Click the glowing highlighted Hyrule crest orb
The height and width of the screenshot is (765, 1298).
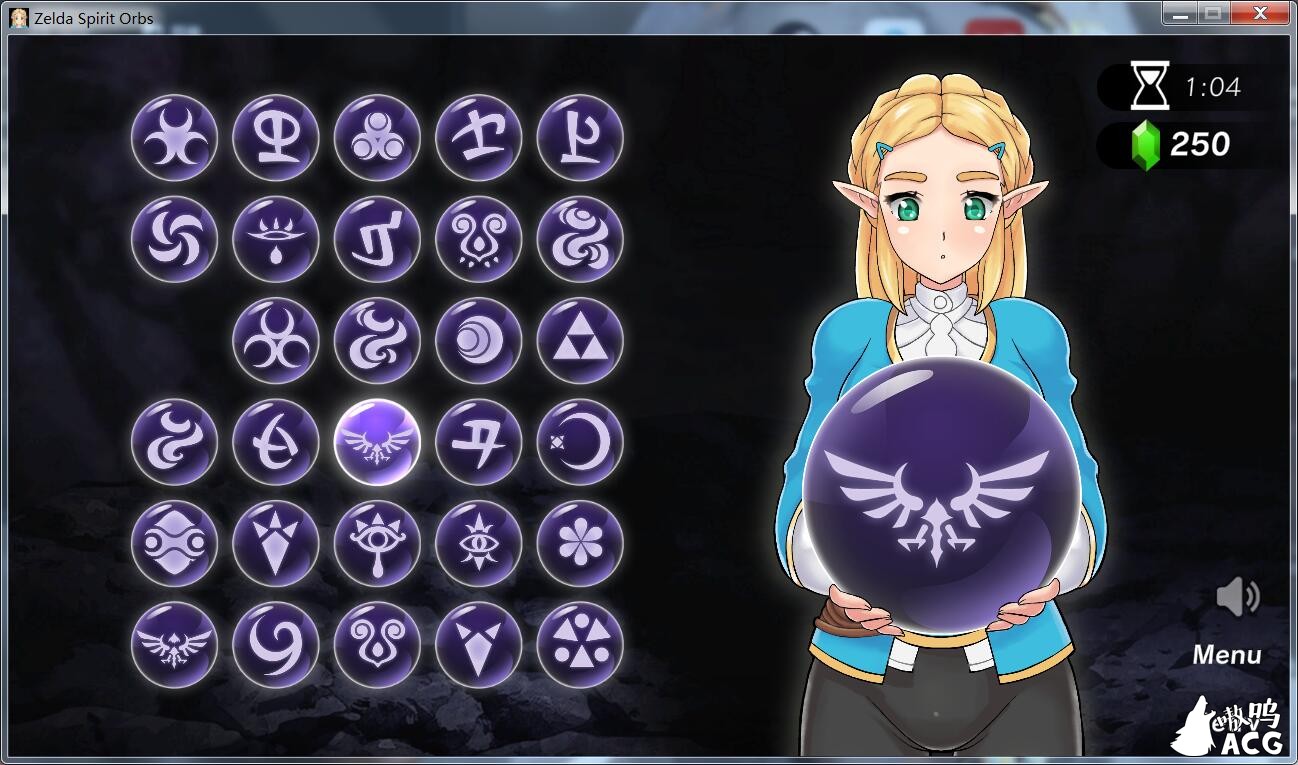(x=377, y=441)
